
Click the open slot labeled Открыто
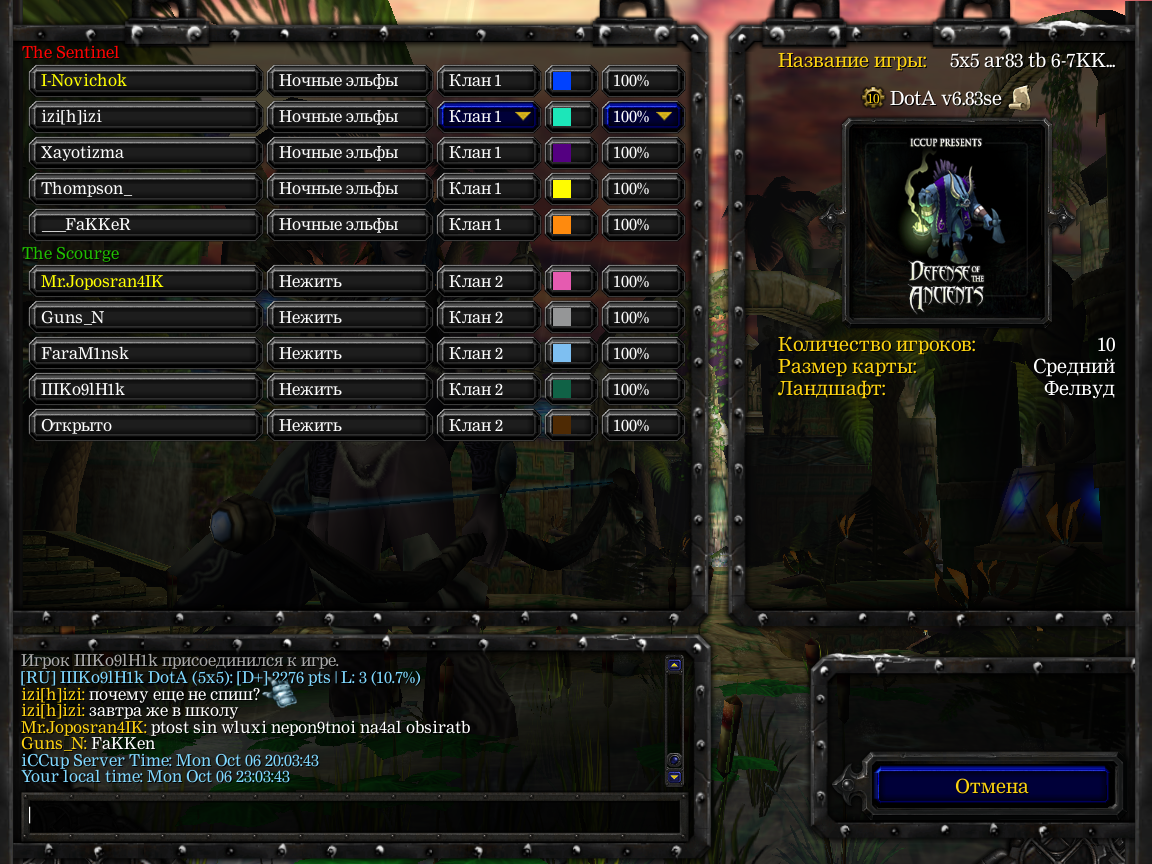[x=145, y=426]
